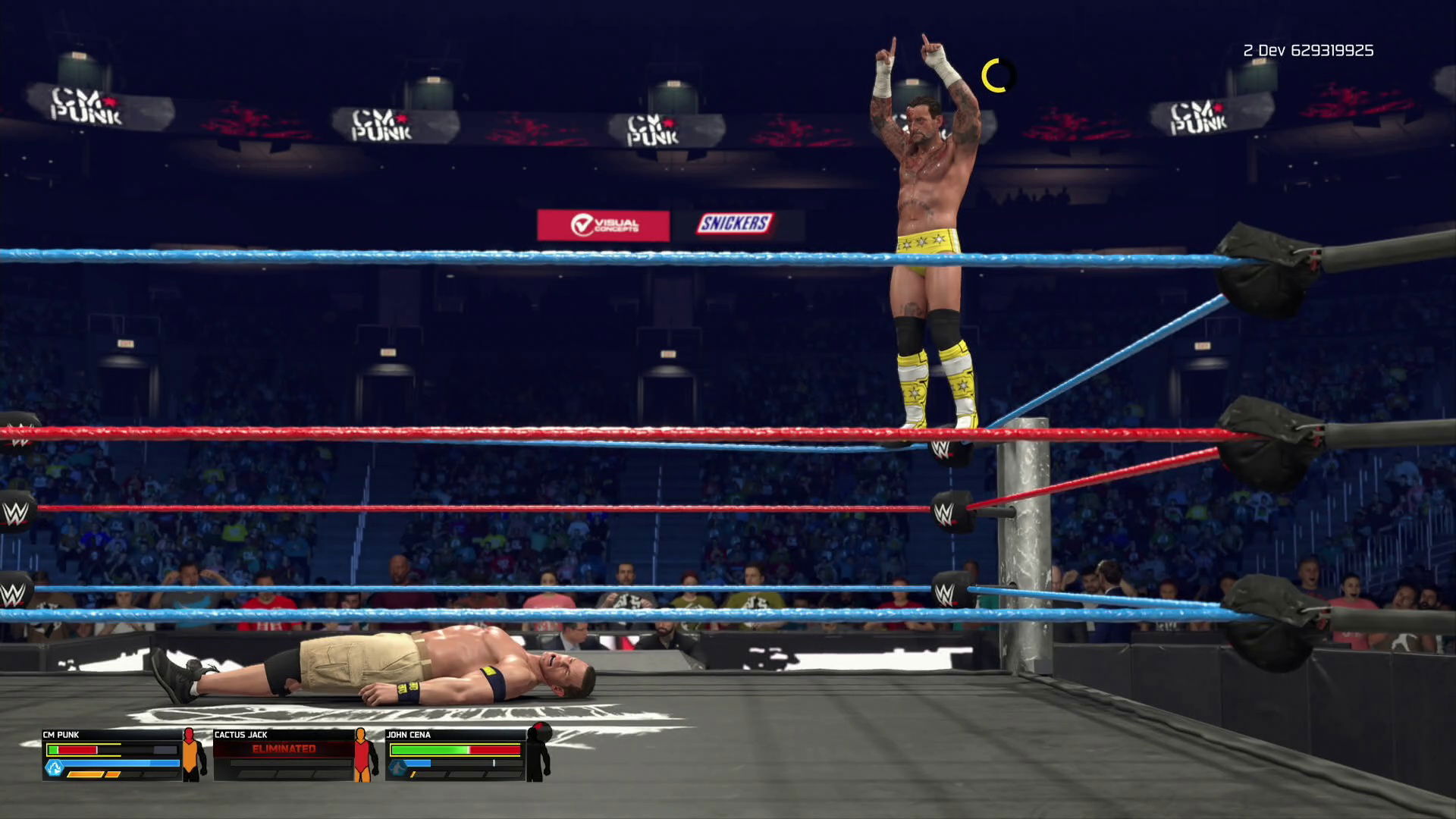Select John Cena's body damage silhouette

tap(538, 752)
